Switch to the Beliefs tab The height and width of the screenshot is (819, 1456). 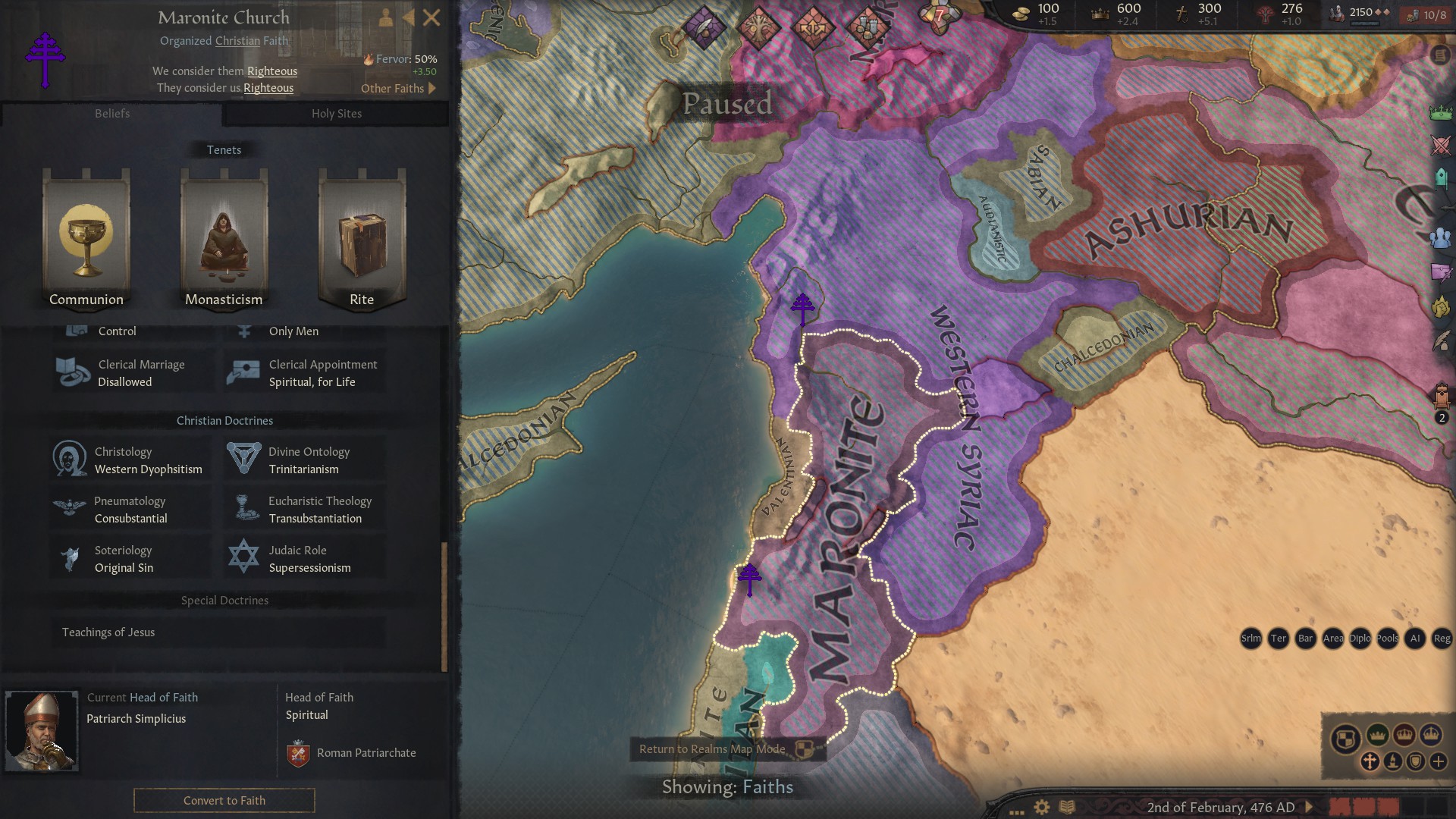click(112, 114)
